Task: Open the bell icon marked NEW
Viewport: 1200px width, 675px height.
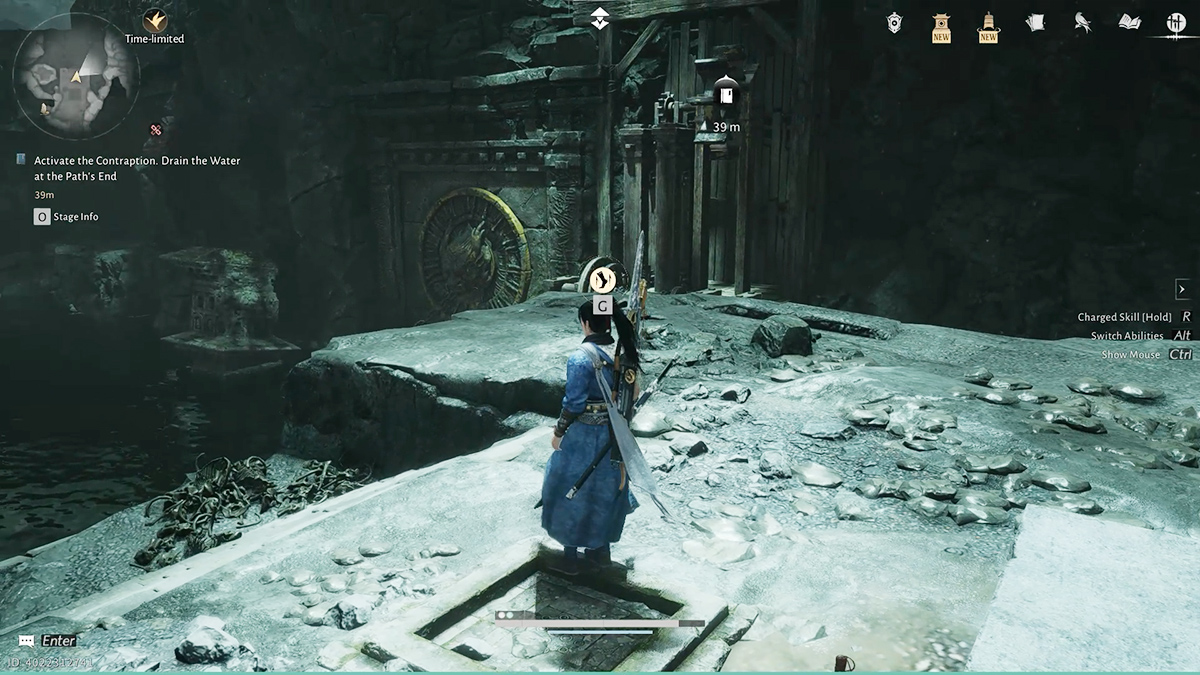Action: [x=988, y=25]
